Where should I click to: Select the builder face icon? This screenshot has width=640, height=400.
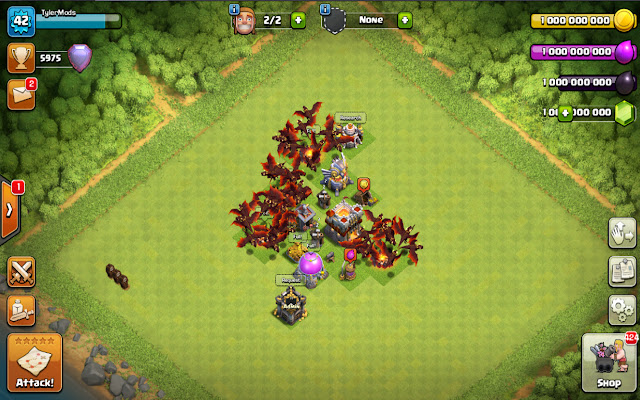pos(243,20)
